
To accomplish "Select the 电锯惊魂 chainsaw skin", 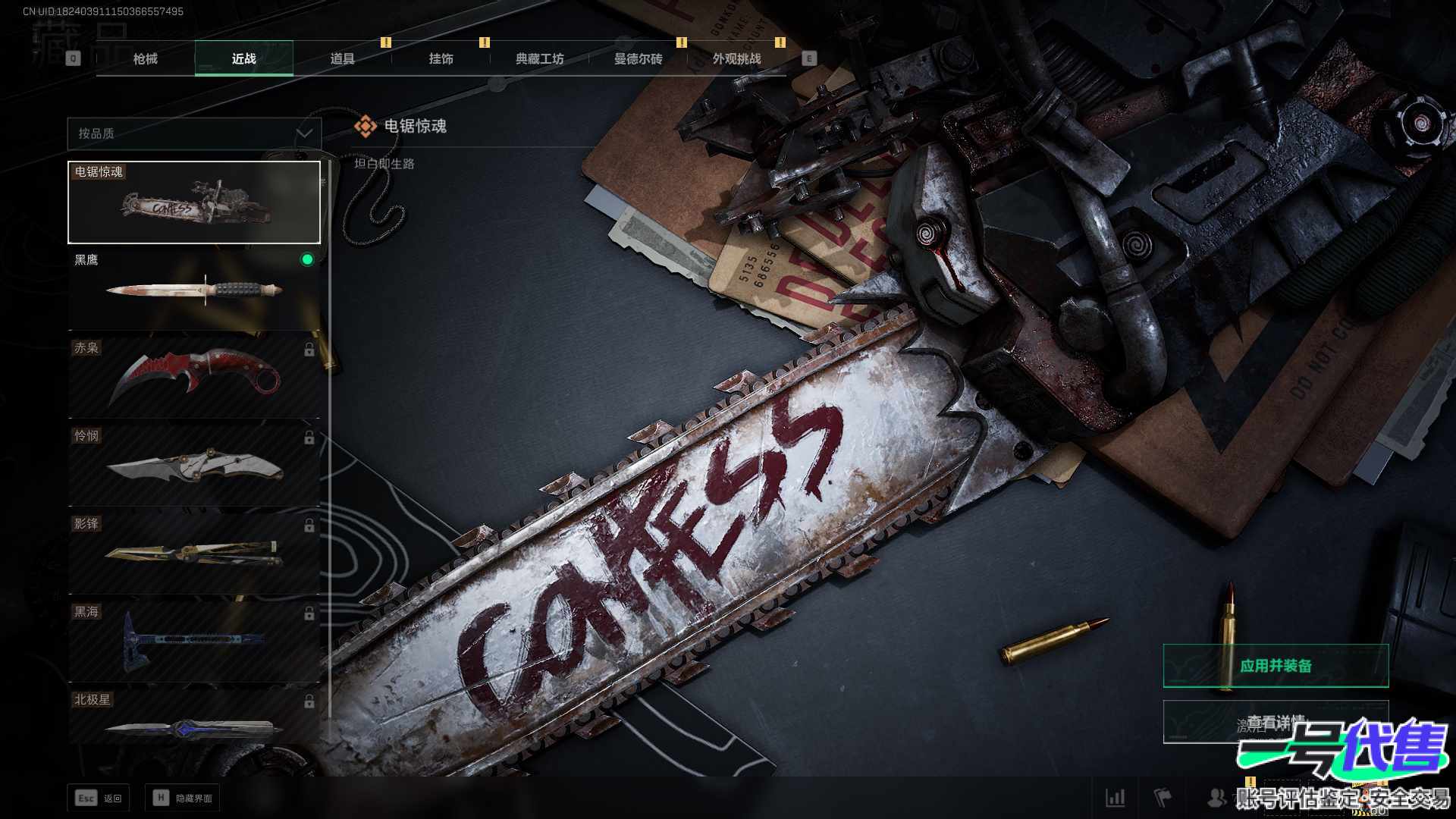I will pos(194,202).
